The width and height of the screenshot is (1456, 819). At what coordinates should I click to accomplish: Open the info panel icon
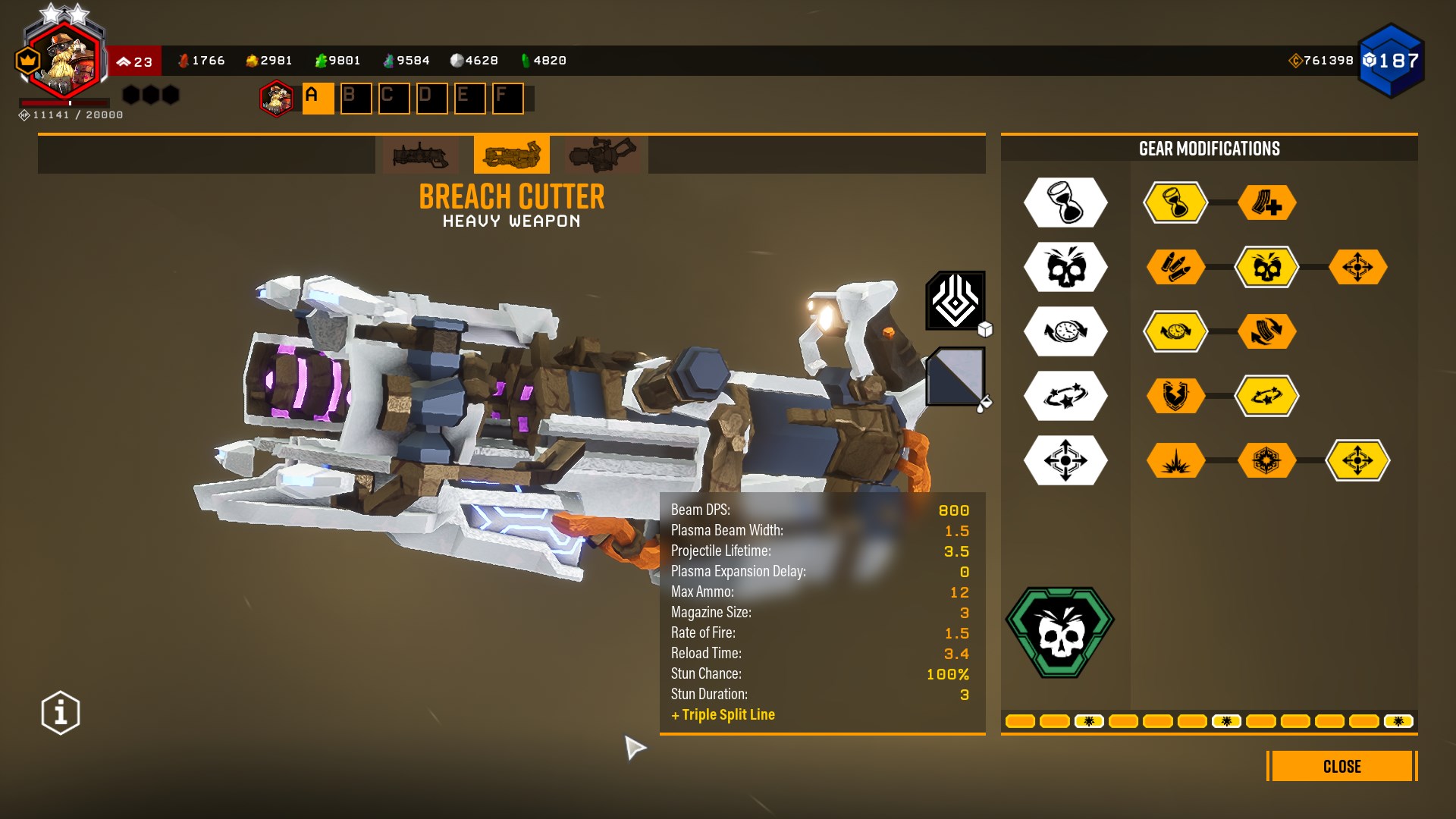(61, 713)
